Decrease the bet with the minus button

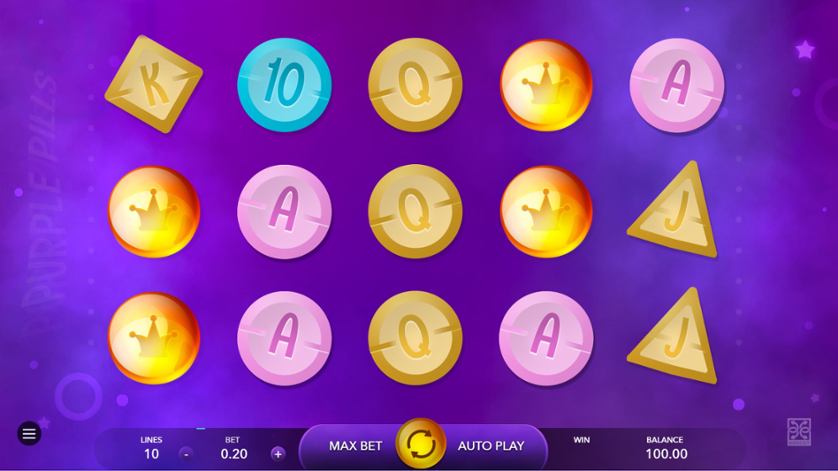[x=187, y=453]
